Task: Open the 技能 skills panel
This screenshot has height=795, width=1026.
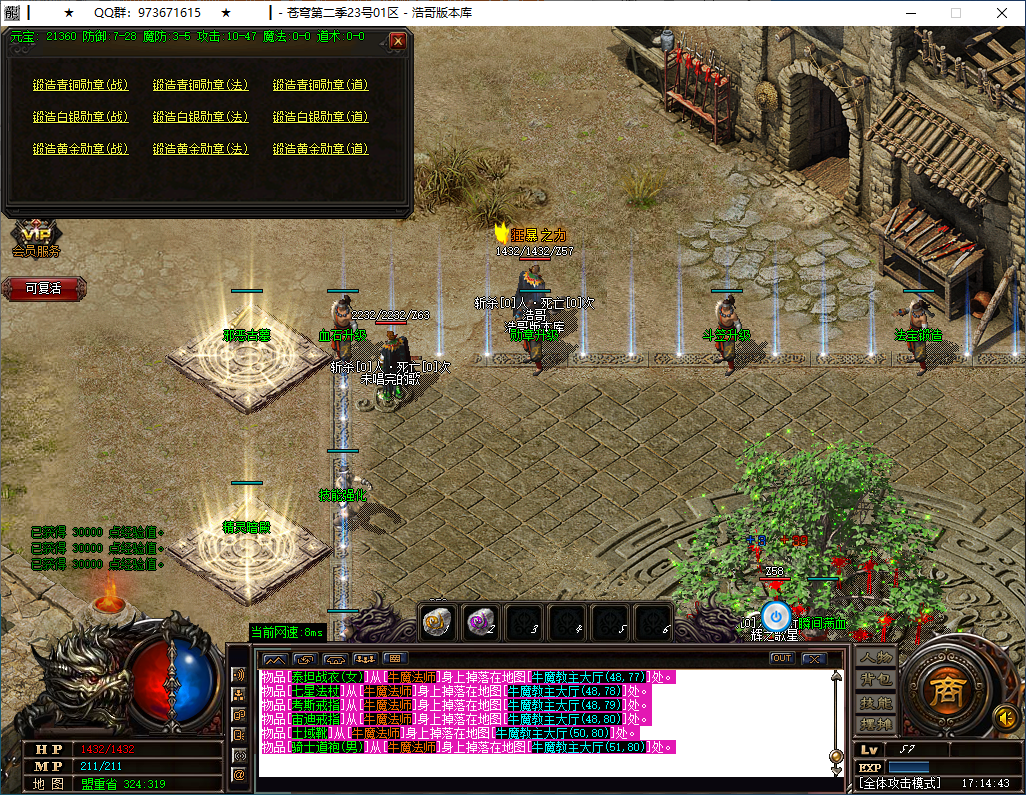Action: 876,702
